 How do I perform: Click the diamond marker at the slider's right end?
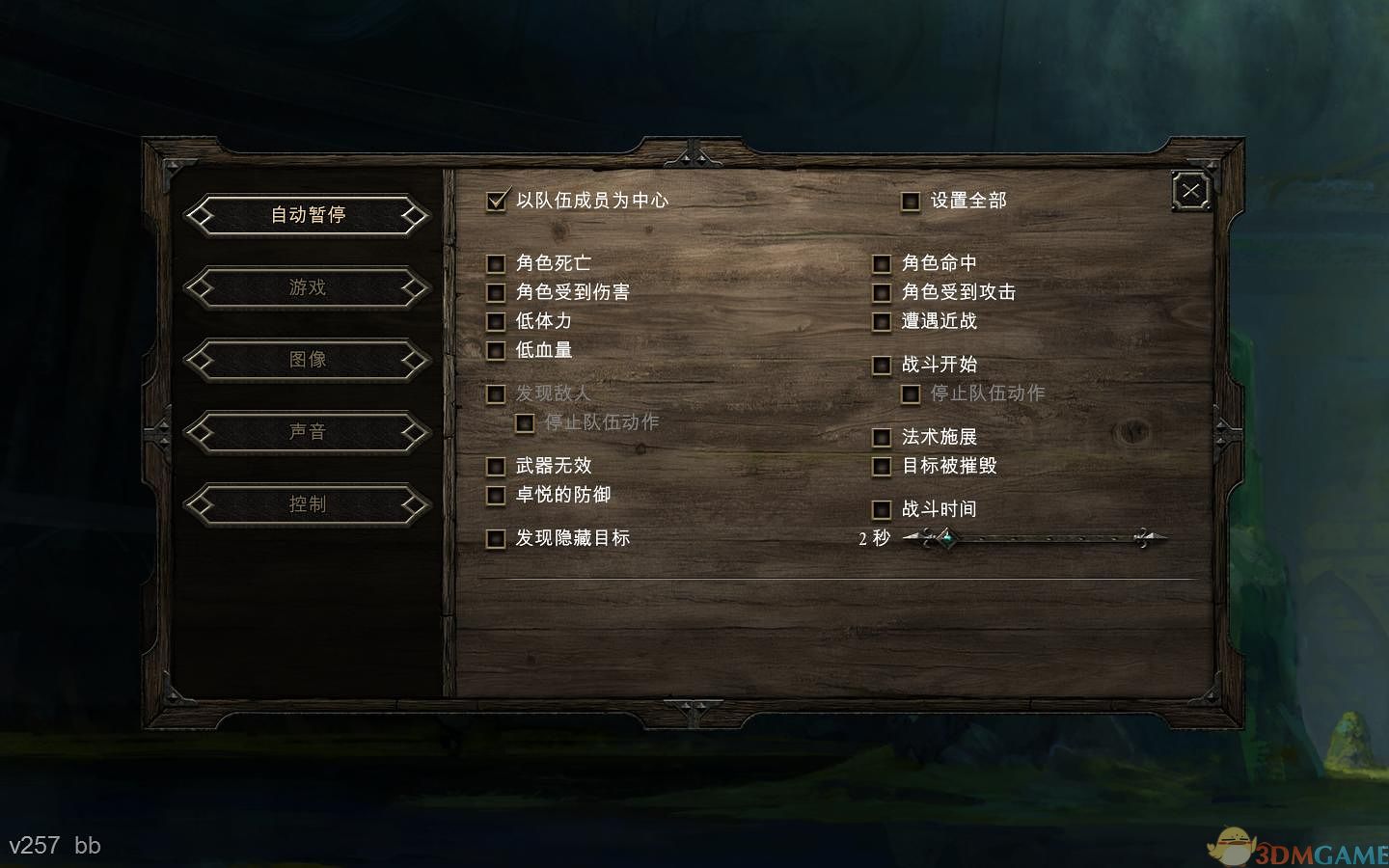[x=1144, y=537]
